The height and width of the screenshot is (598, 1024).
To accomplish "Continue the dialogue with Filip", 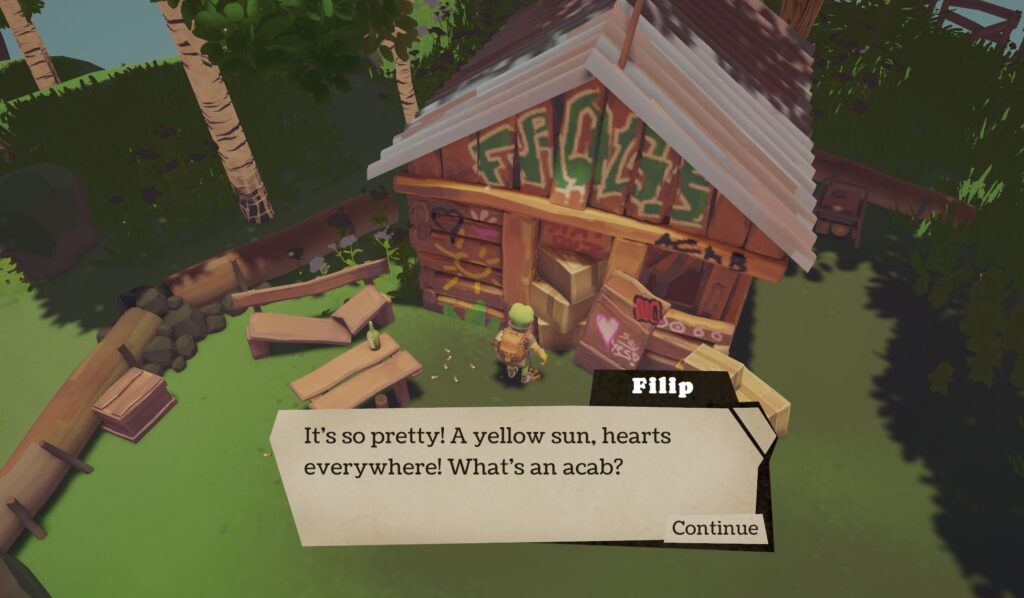I will point(714,528).
